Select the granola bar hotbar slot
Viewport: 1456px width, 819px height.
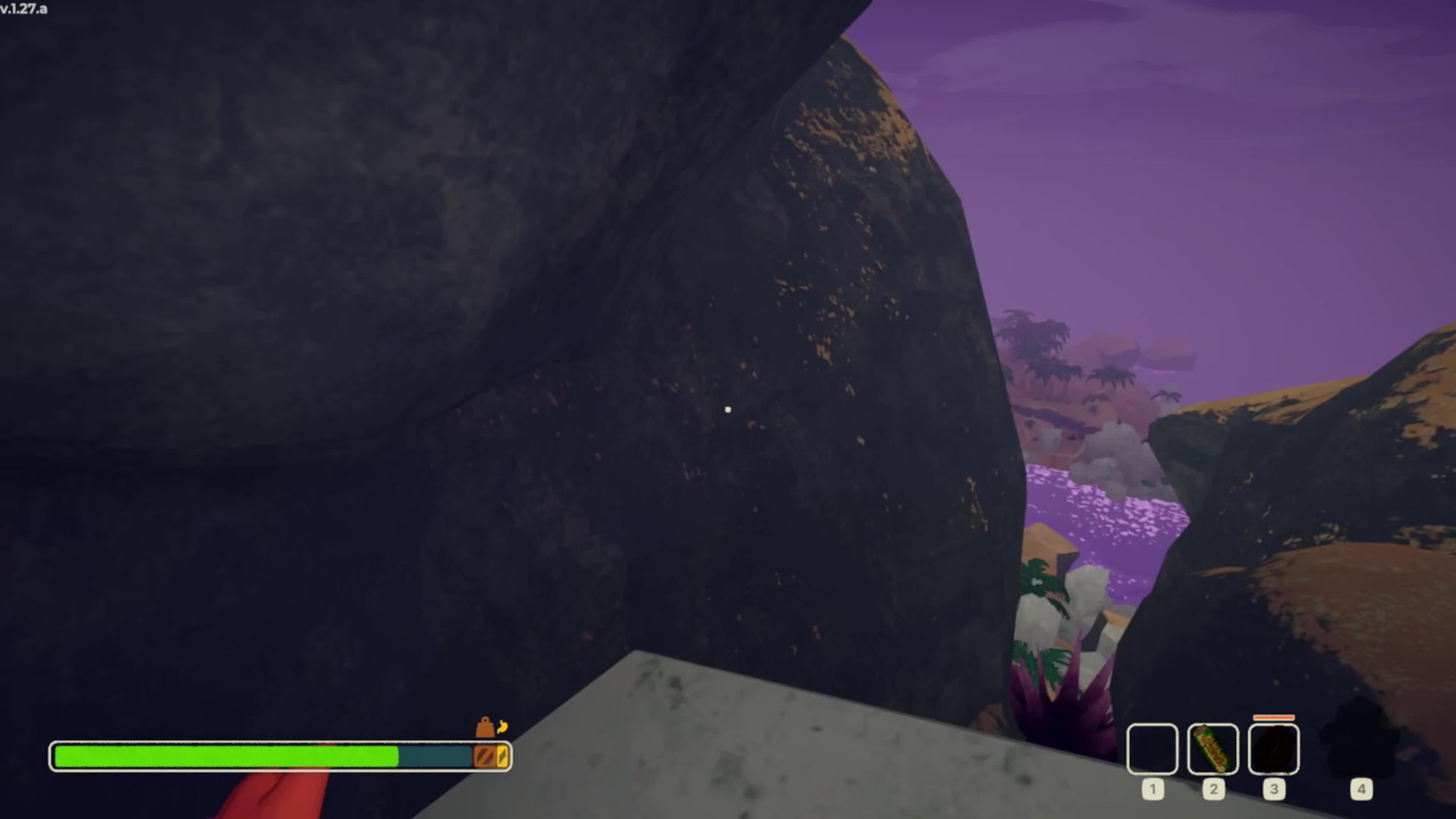coord(1213,748)
